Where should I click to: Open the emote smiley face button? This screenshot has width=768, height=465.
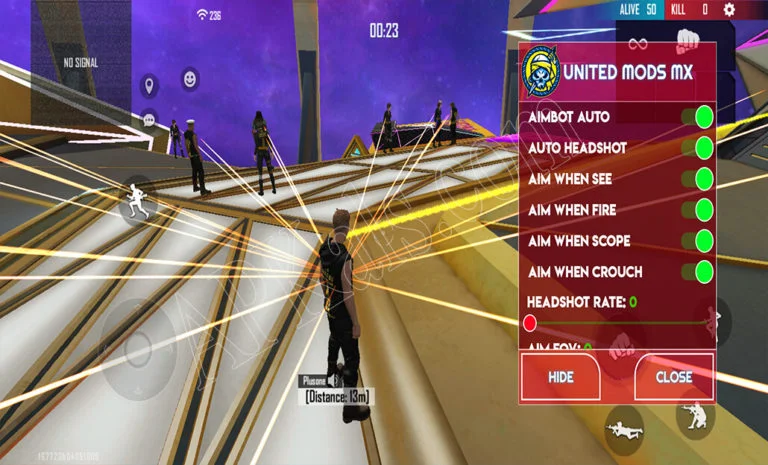[190, 77]
